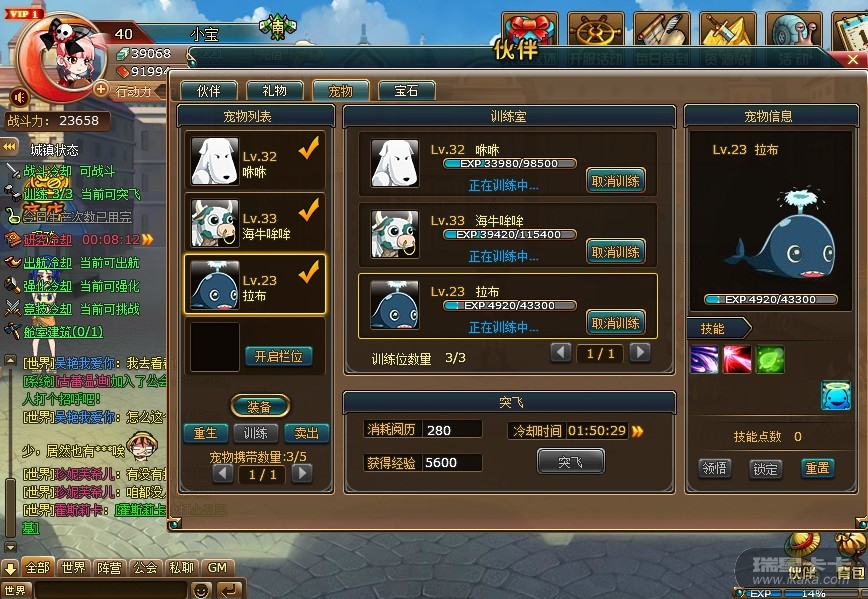Open the 装备 equipment button
This screenshot has width=868, height=599.
260,407
